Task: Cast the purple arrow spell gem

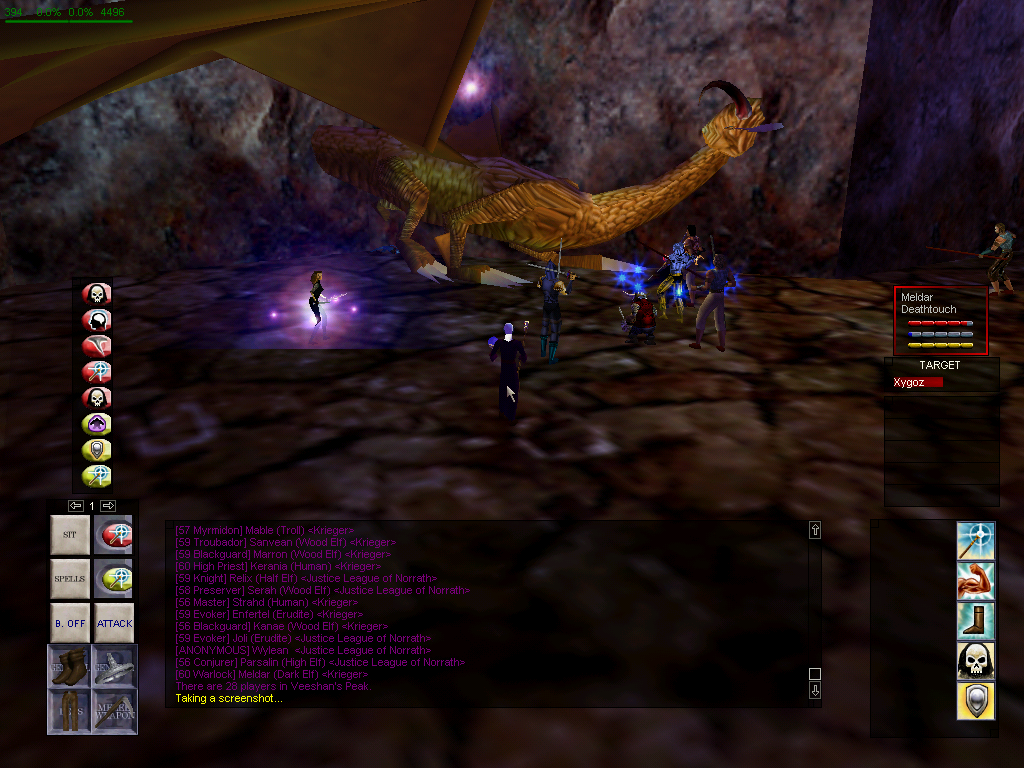Action: (x=97, y=424)
